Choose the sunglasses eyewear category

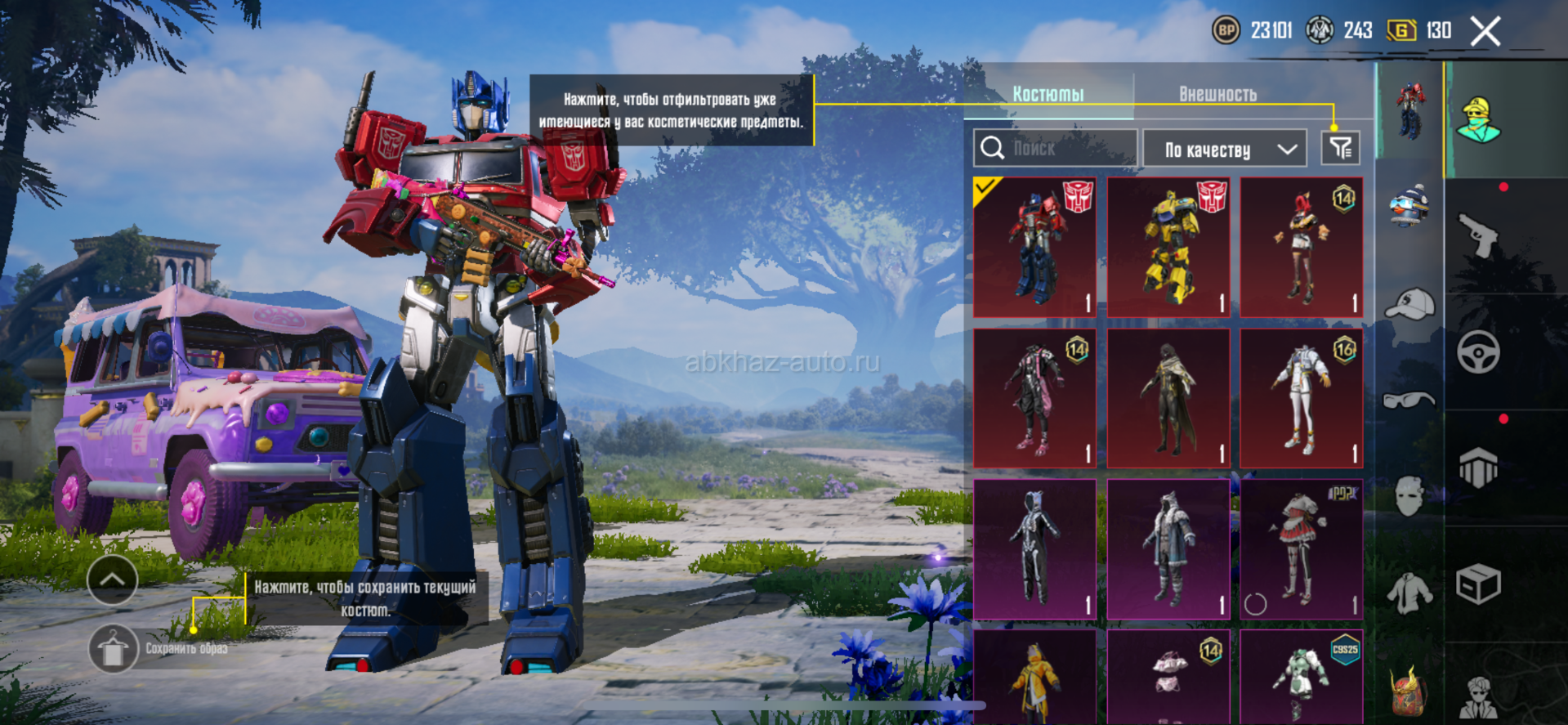[1409, 400]
